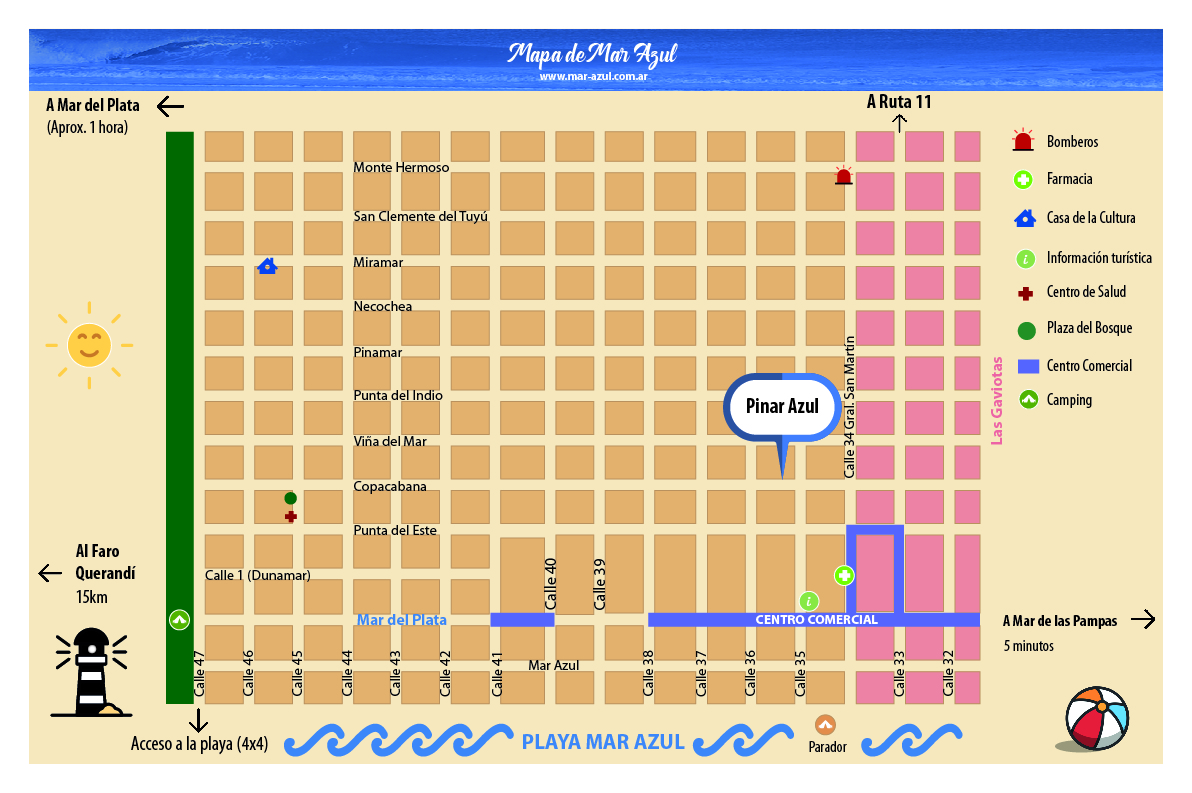
Task: Select the Camping legend entry
Action: [x=1069, y=400]
